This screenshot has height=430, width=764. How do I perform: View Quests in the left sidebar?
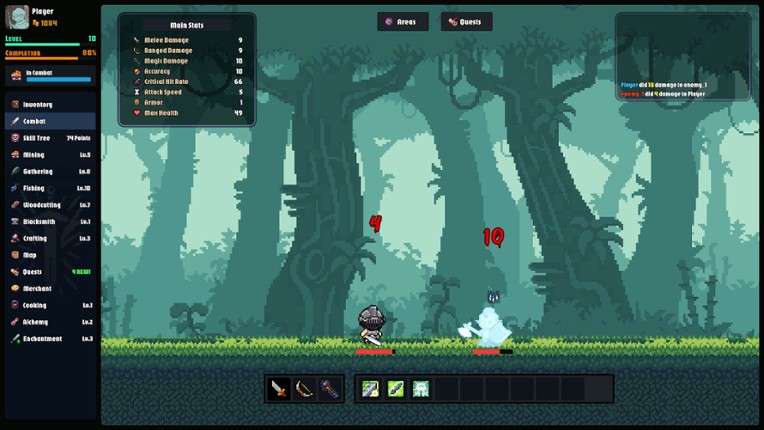pyautogui.click(x=34, y=271)
